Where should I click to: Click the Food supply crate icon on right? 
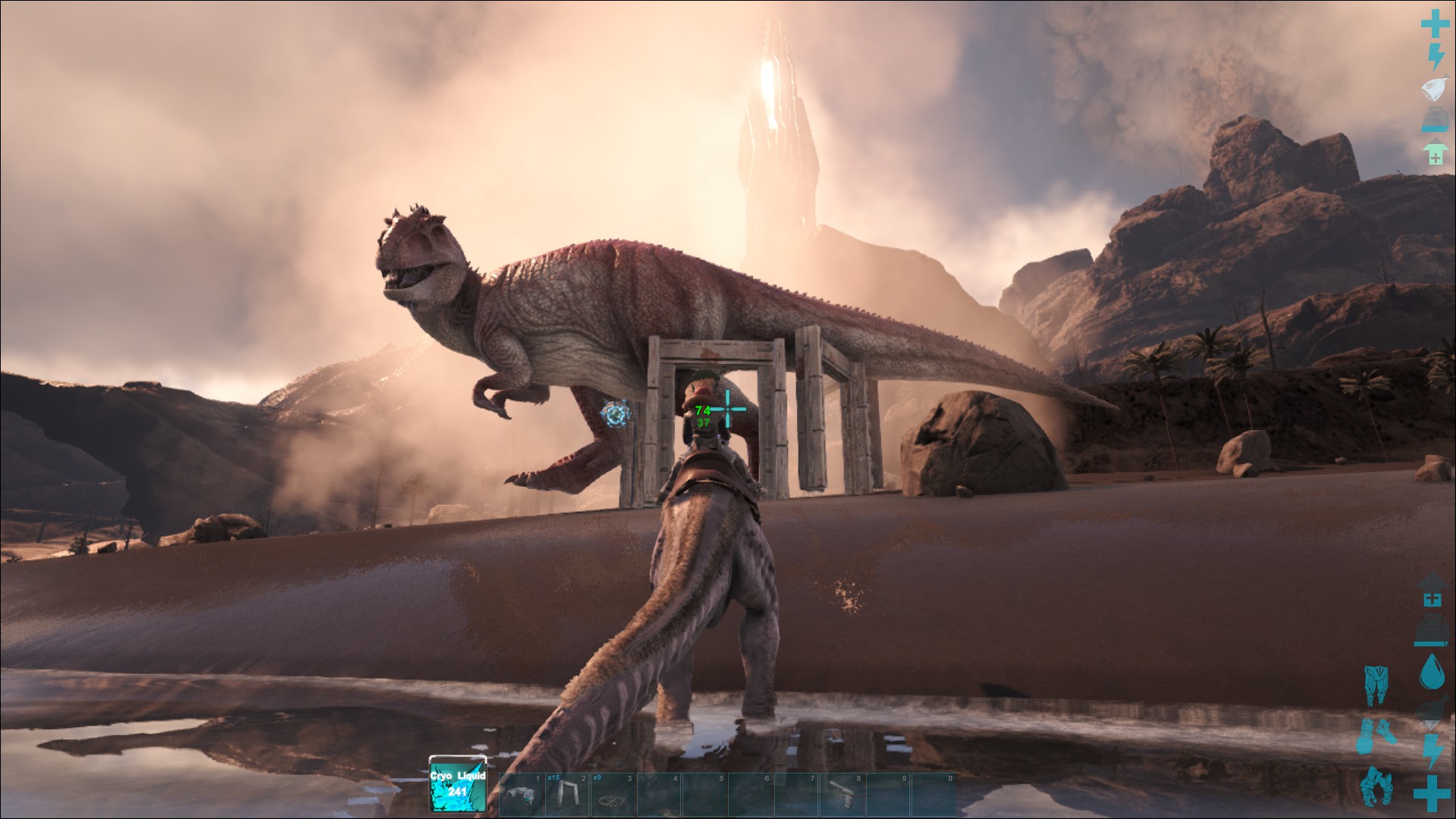click(1435, 118)
